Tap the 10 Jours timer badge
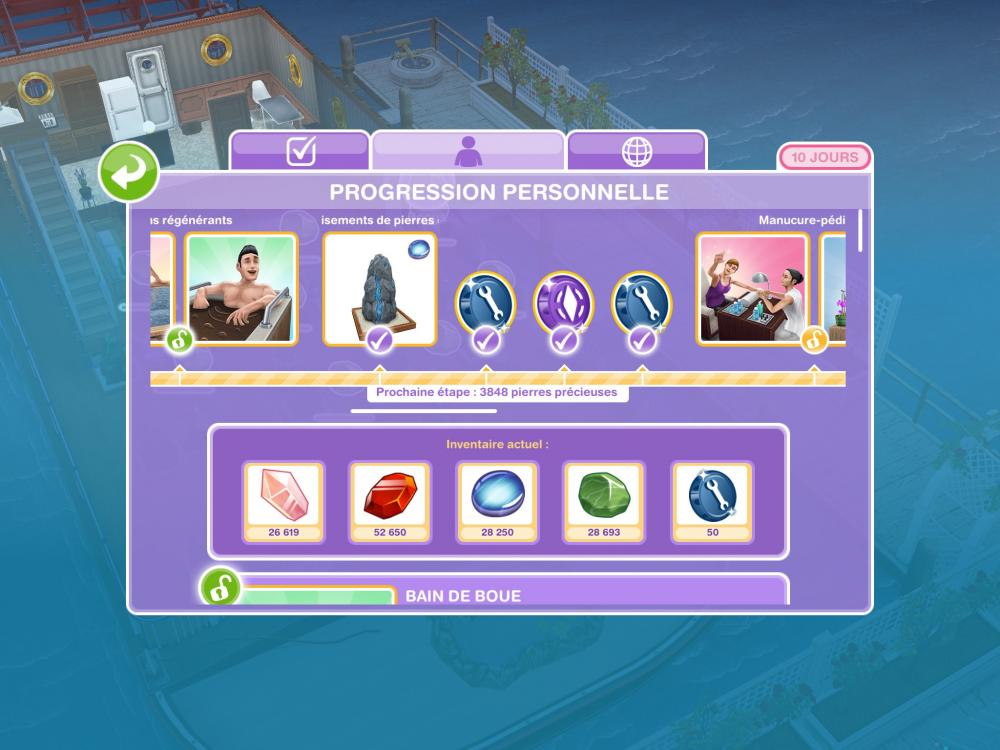 [824, 158]
